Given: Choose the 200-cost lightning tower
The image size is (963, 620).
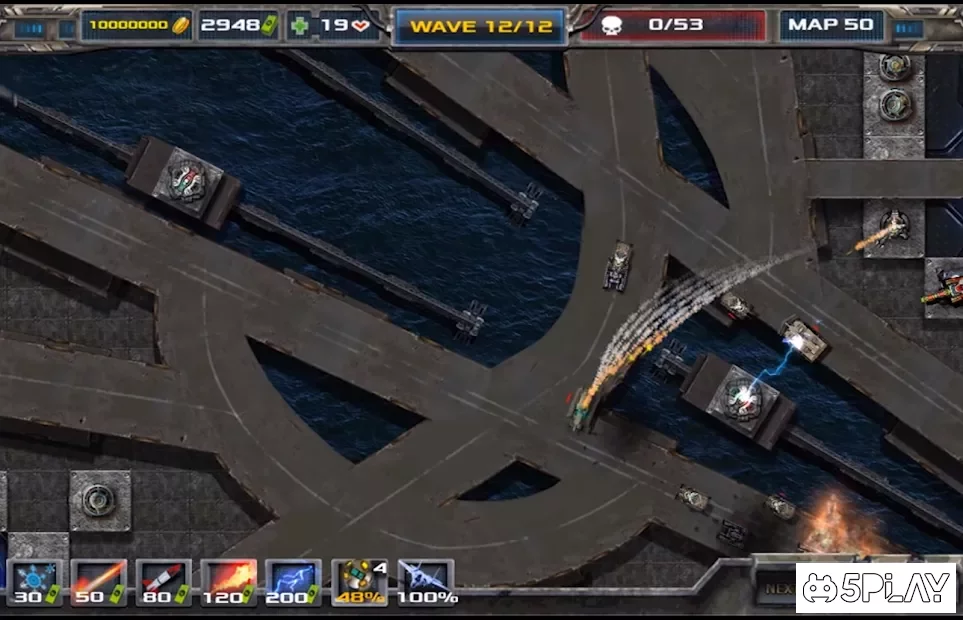Looking at the screenshot, I should (293, 582).
